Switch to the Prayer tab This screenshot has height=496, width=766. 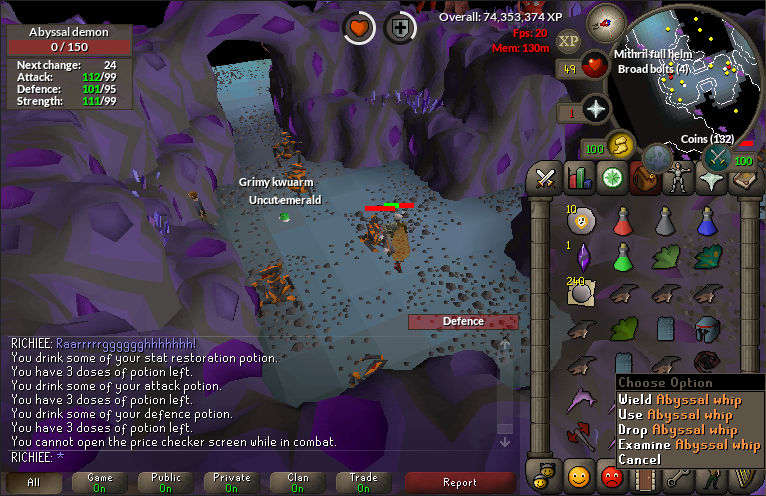[710, 179]
